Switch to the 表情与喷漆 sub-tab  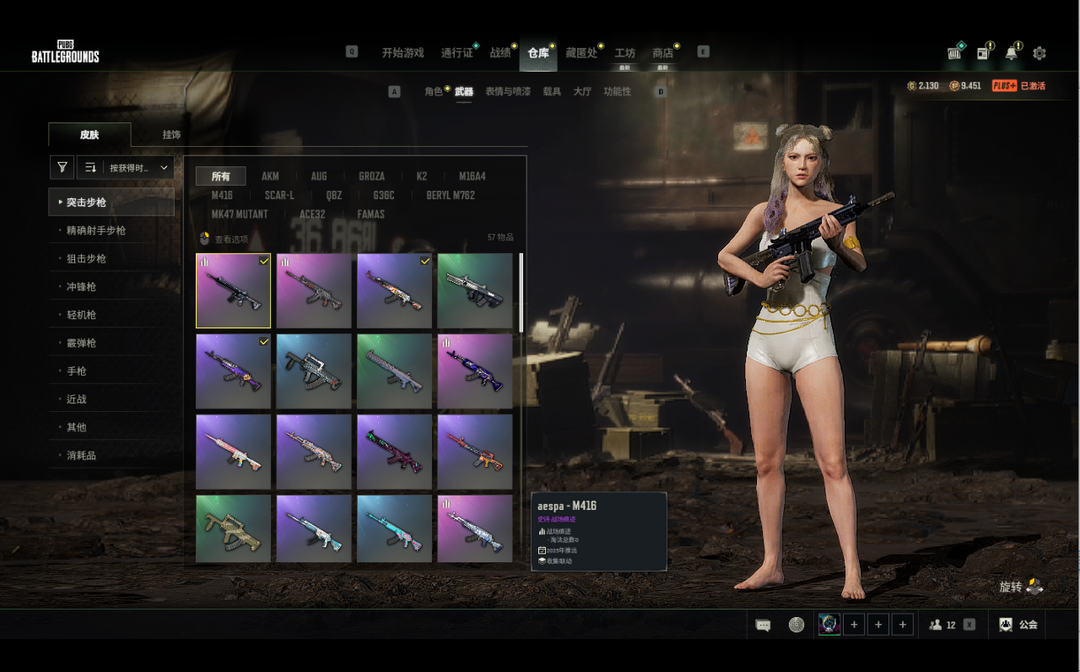click(x=508, y=92)
